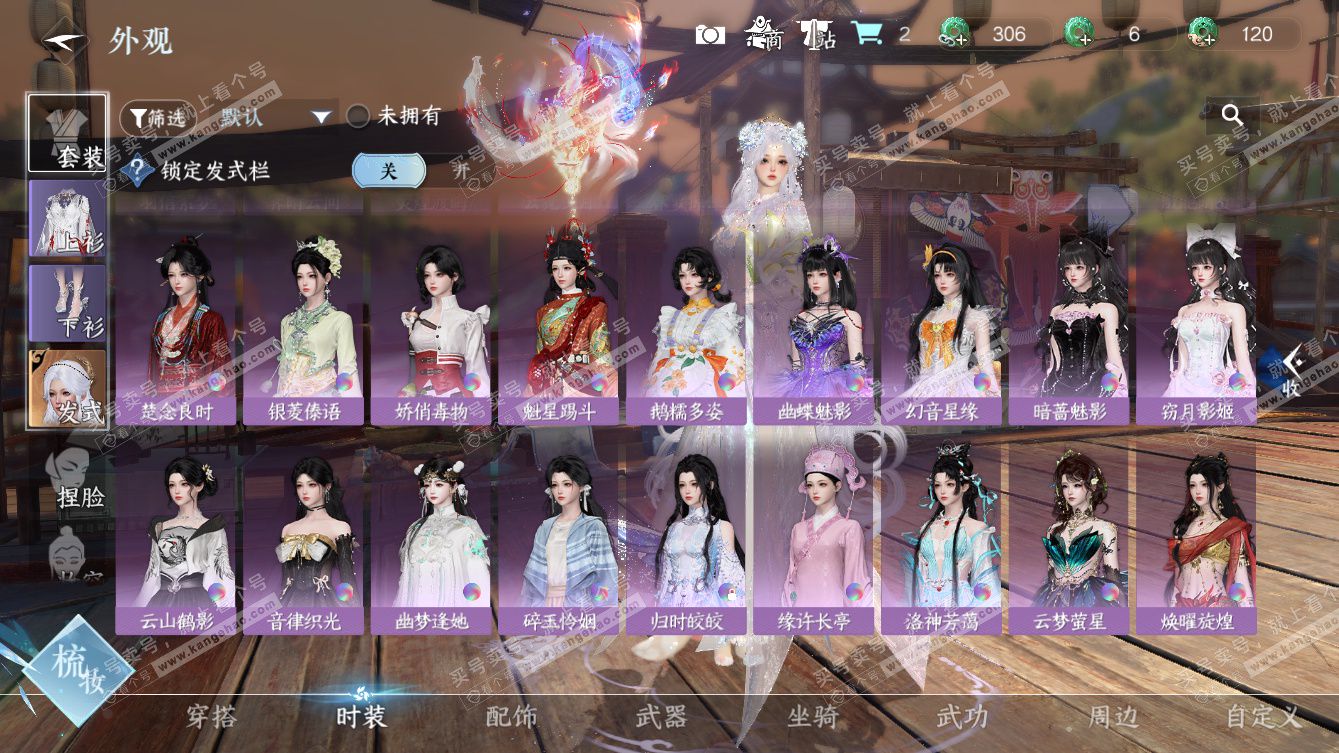
Task: Select the 套装 category tab
Action: [68, 133]
